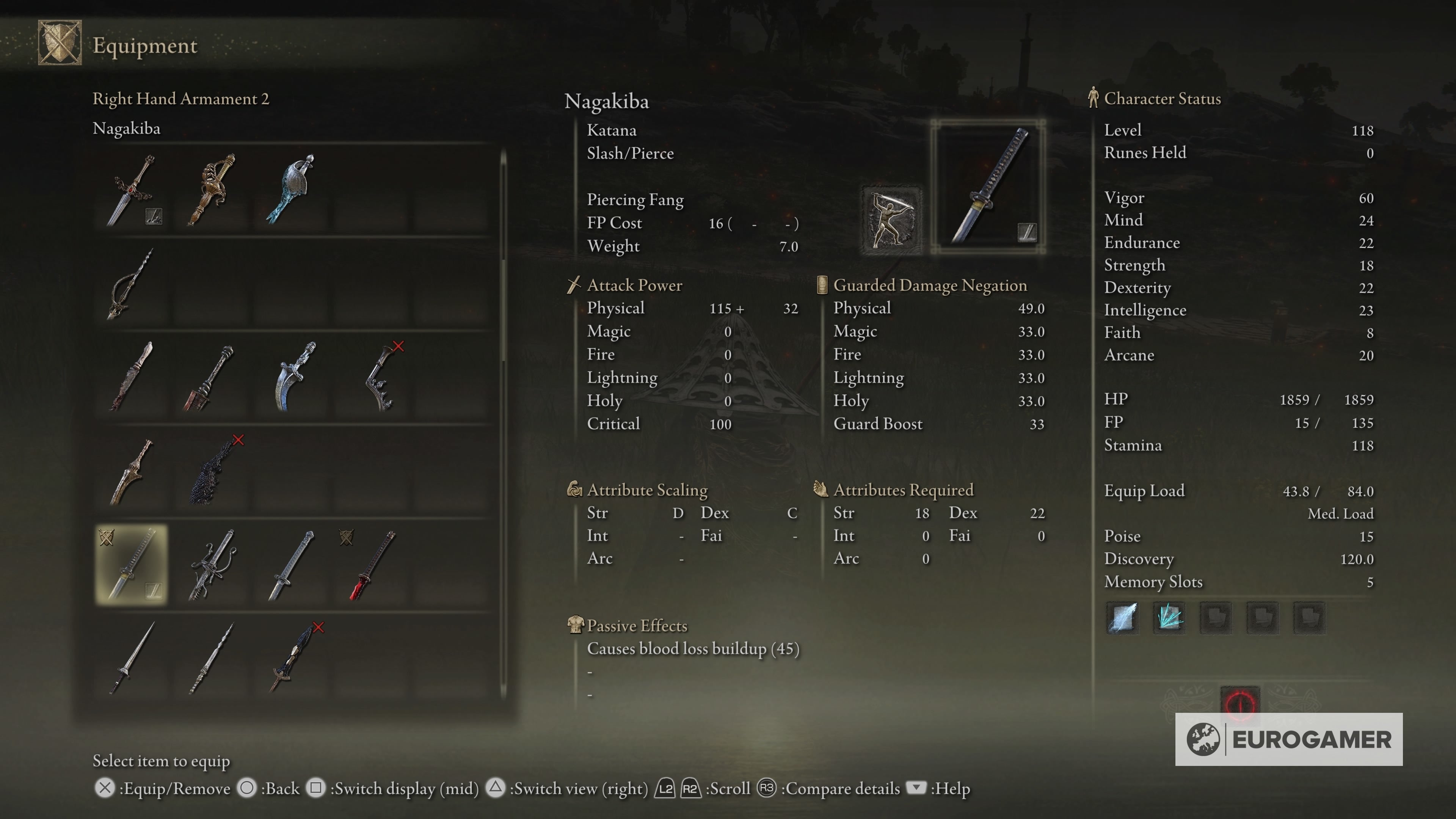Click the Guarded Damage Negation scroll icon
The width and height of the screenshot is (1456, 819).
tap(822, 285)
